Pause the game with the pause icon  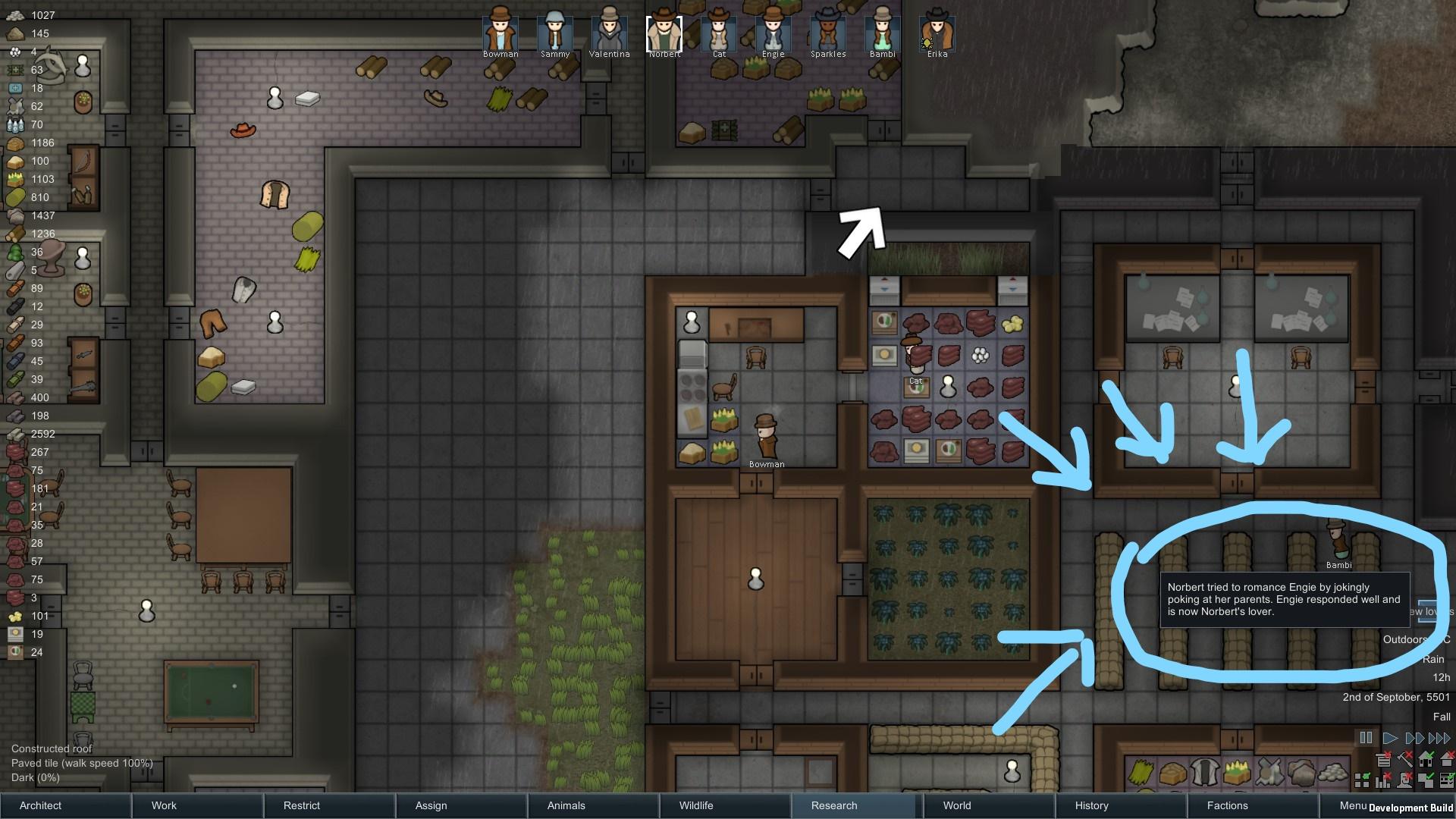pos(1366,738)
